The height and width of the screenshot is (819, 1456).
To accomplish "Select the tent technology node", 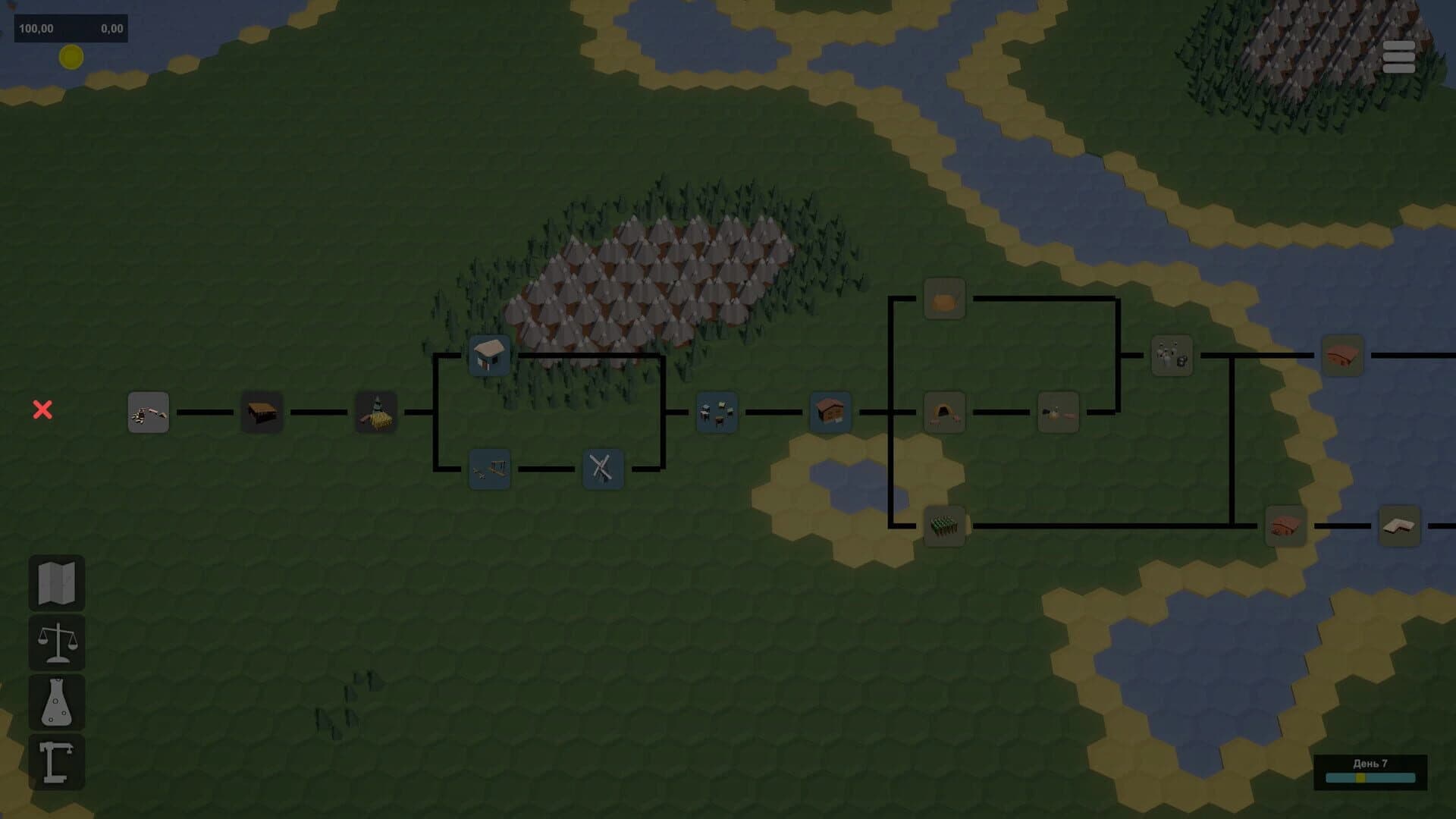I will (x=943, y=413).
